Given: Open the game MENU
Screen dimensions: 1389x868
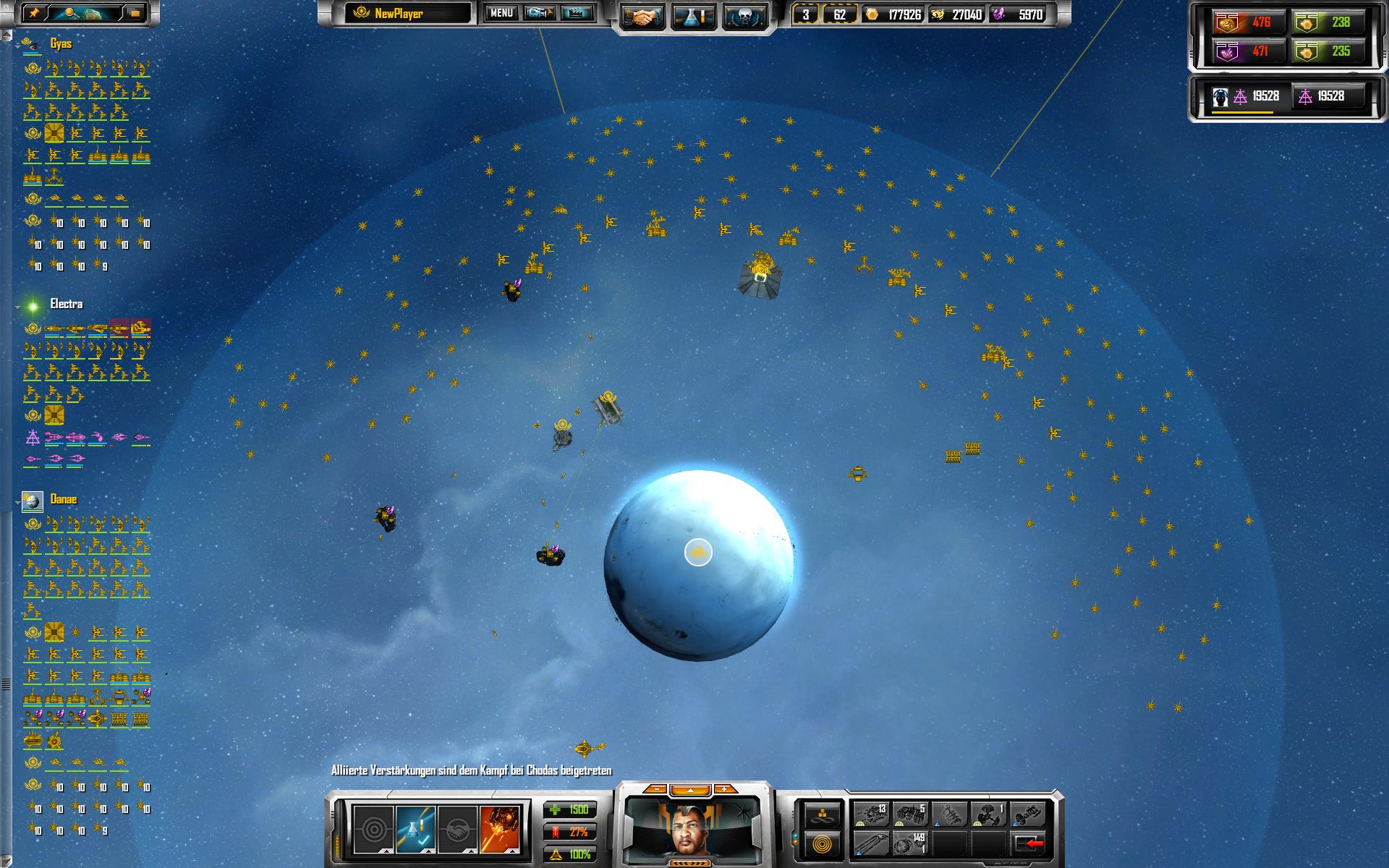Looking at the screenshot, I should [x=501, y=13].
